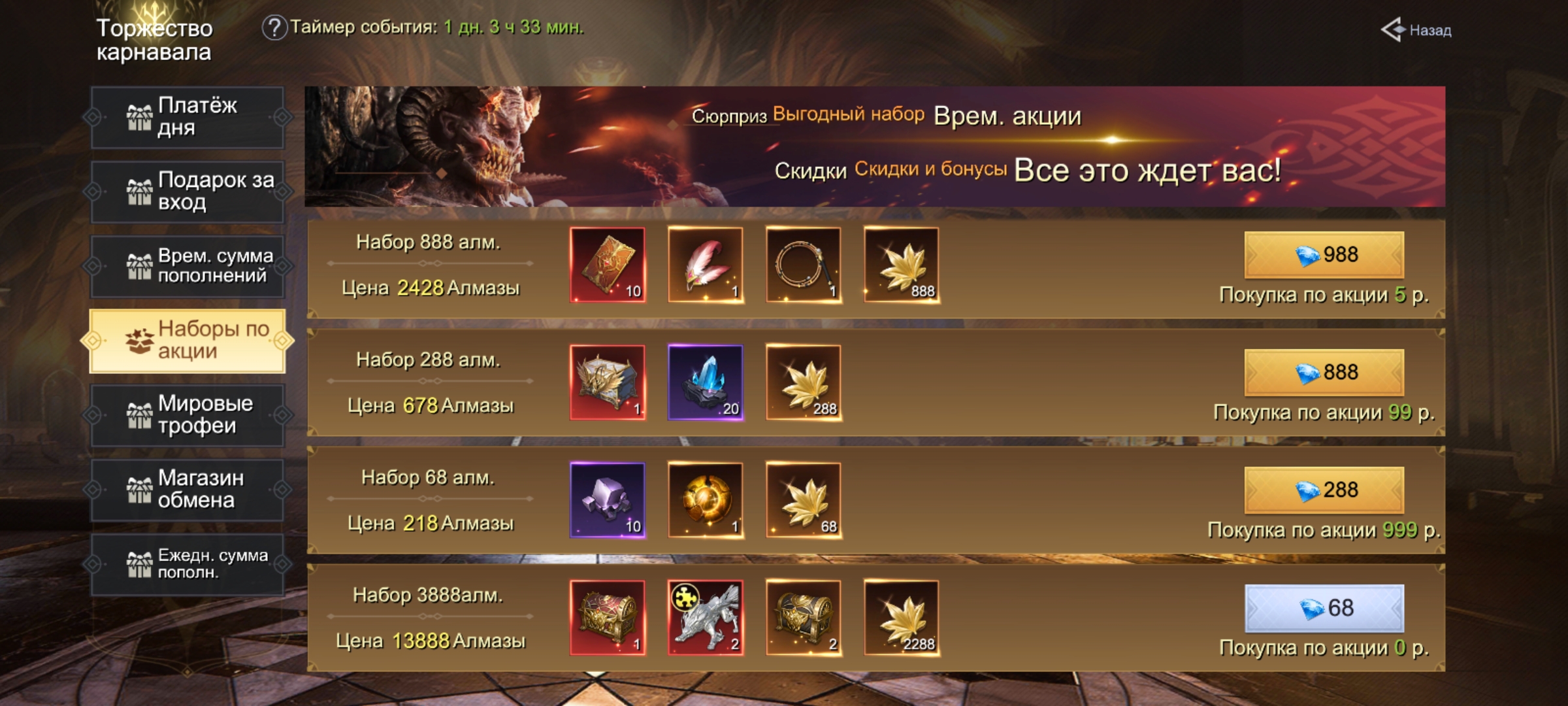This screenshot has width=1568, height=706.
Task: Open the Магазин обмена tab
Action: pos(188,490)
